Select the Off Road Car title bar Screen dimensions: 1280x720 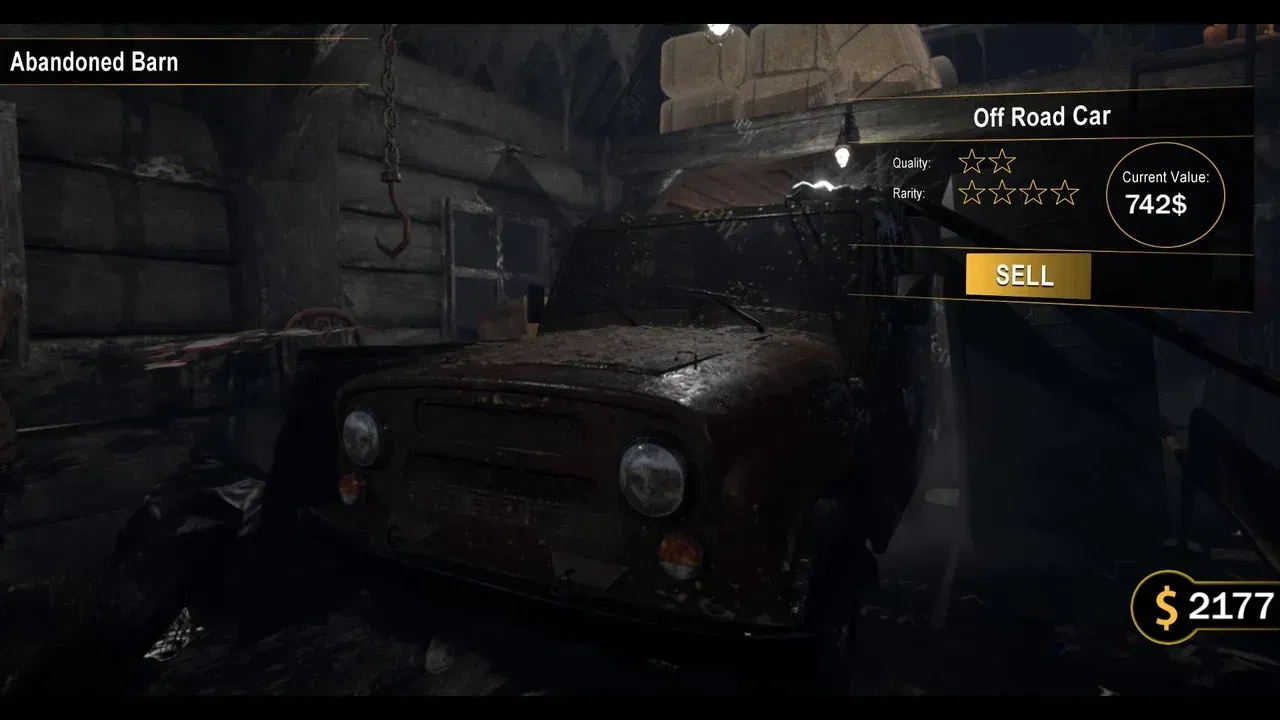[1040, 116]
